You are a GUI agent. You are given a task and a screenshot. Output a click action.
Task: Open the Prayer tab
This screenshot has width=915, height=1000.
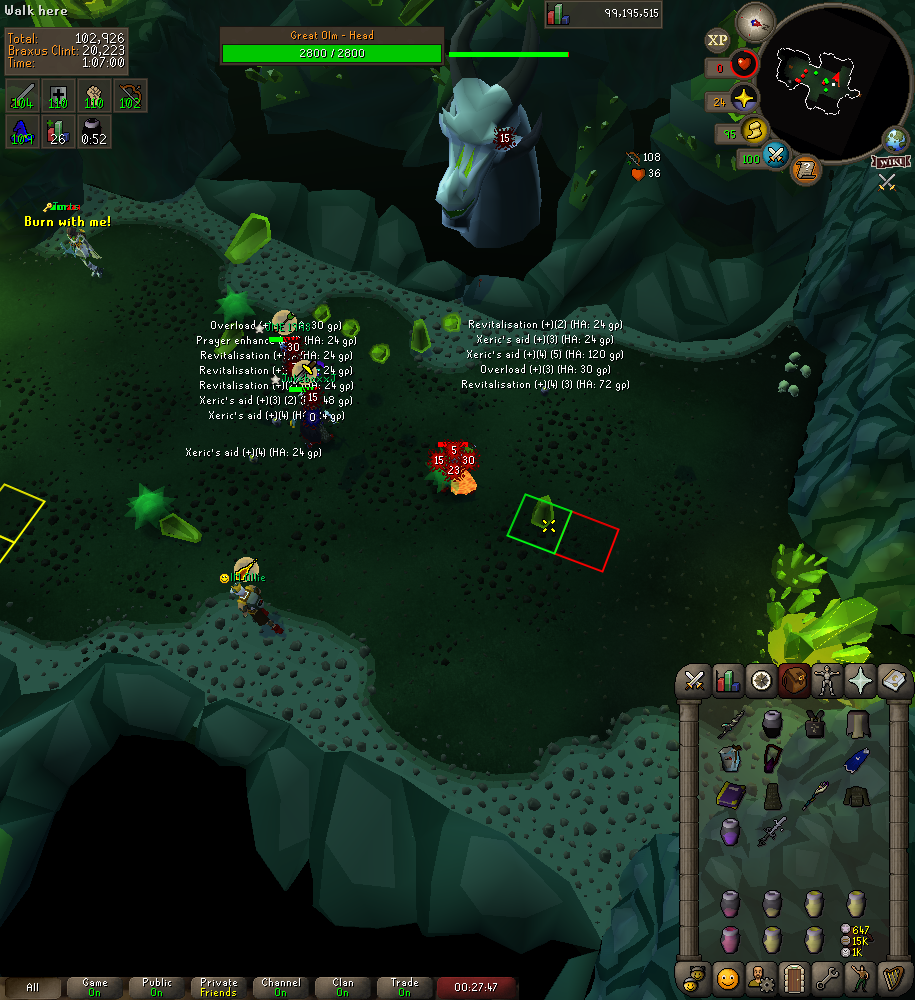coord(861,682)
